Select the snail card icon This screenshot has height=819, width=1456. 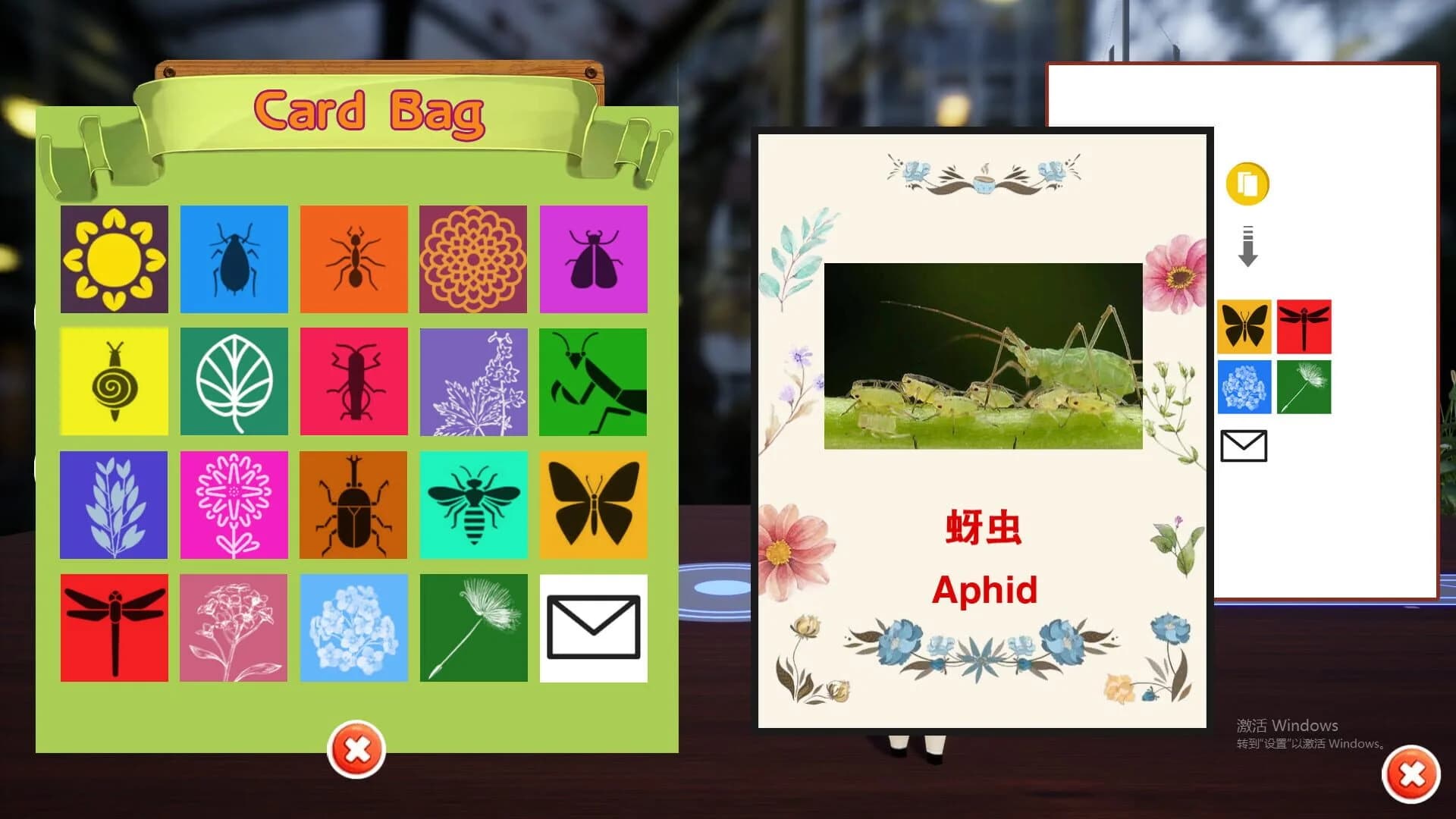pyautogui.click(x=113, y=381)
